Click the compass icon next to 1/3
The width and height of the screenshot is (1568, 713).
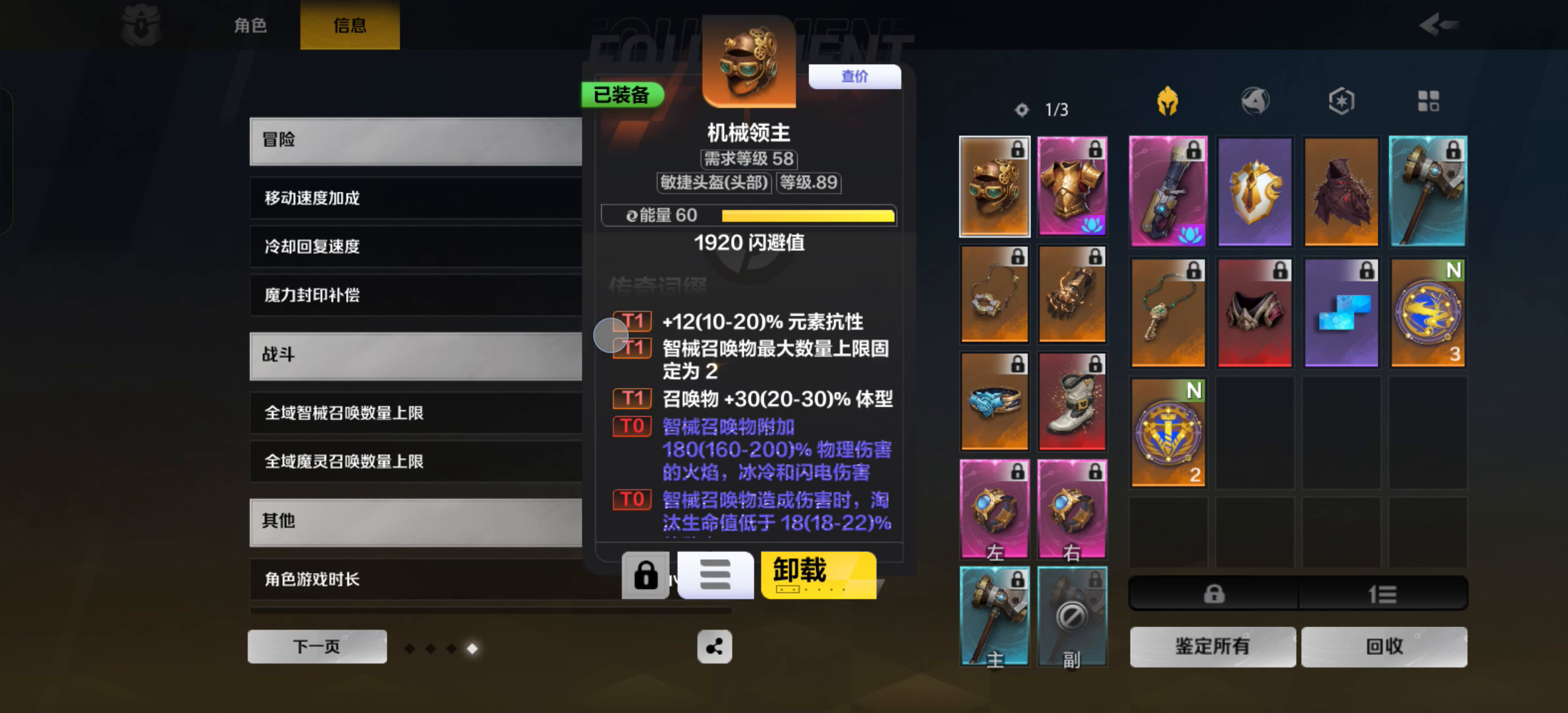(1021, 110)
